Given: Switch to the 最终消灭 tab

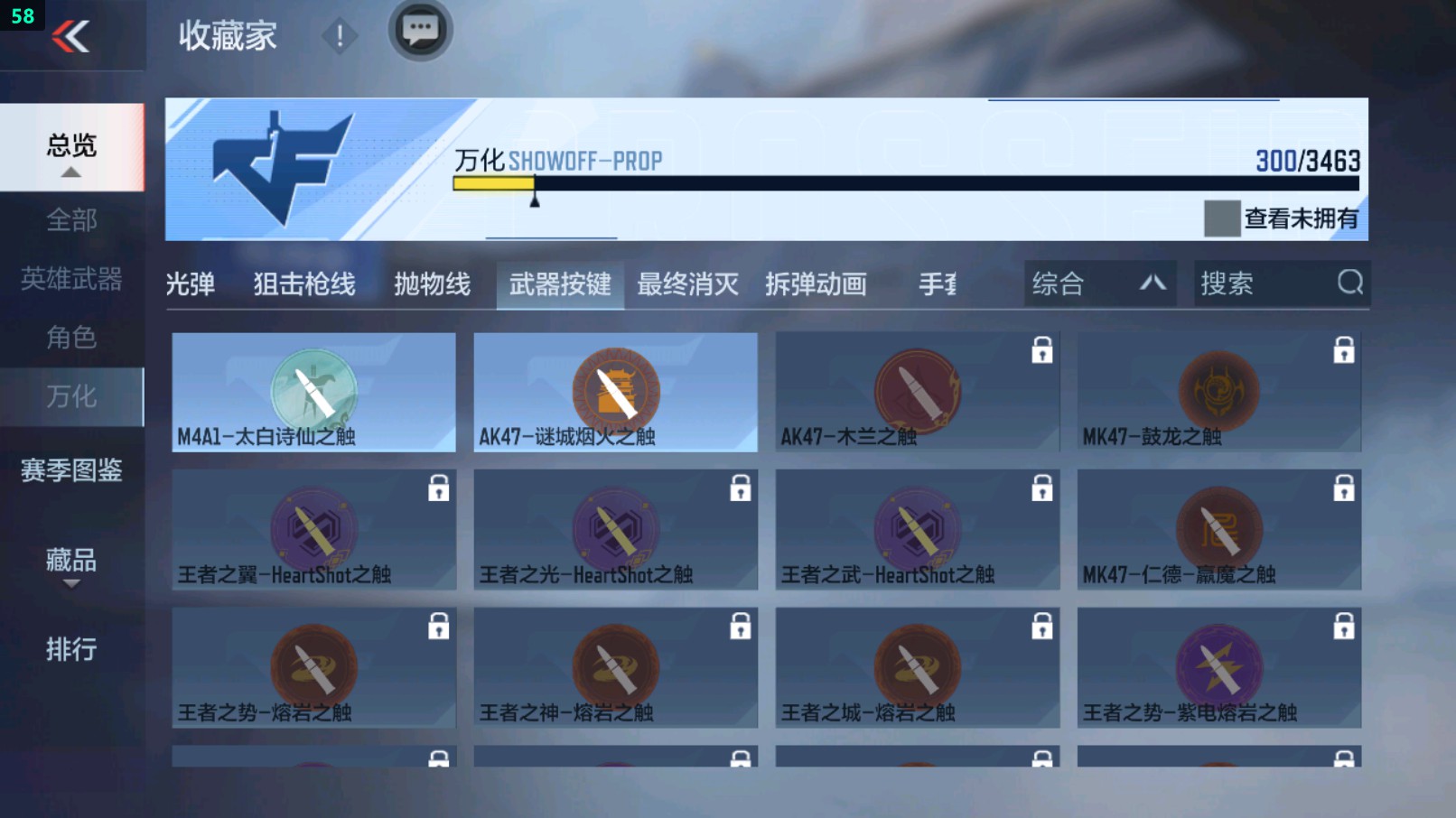Looking at the screenshot, I should click(x=688, y=284).
